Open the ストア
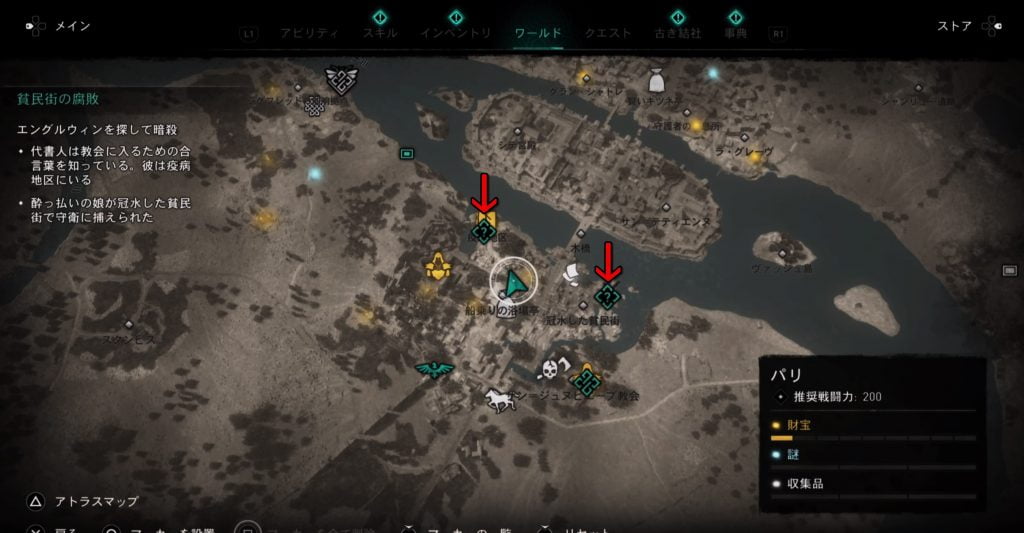The height and width of the screenshot is (533, 1024). pyautogui.click(x=954, y=26)
